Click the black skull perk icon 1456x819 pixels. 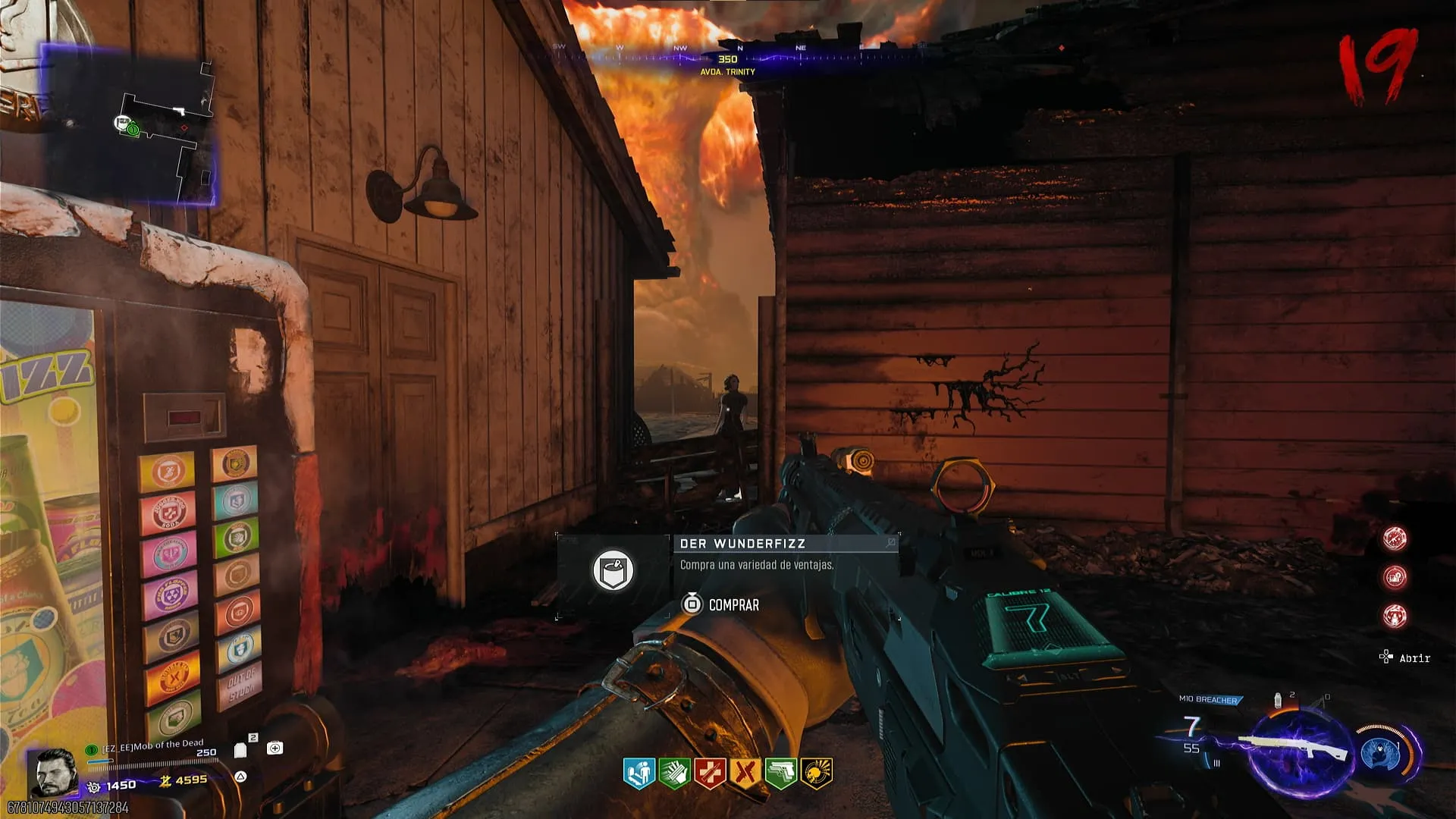[x=817, y=773]
